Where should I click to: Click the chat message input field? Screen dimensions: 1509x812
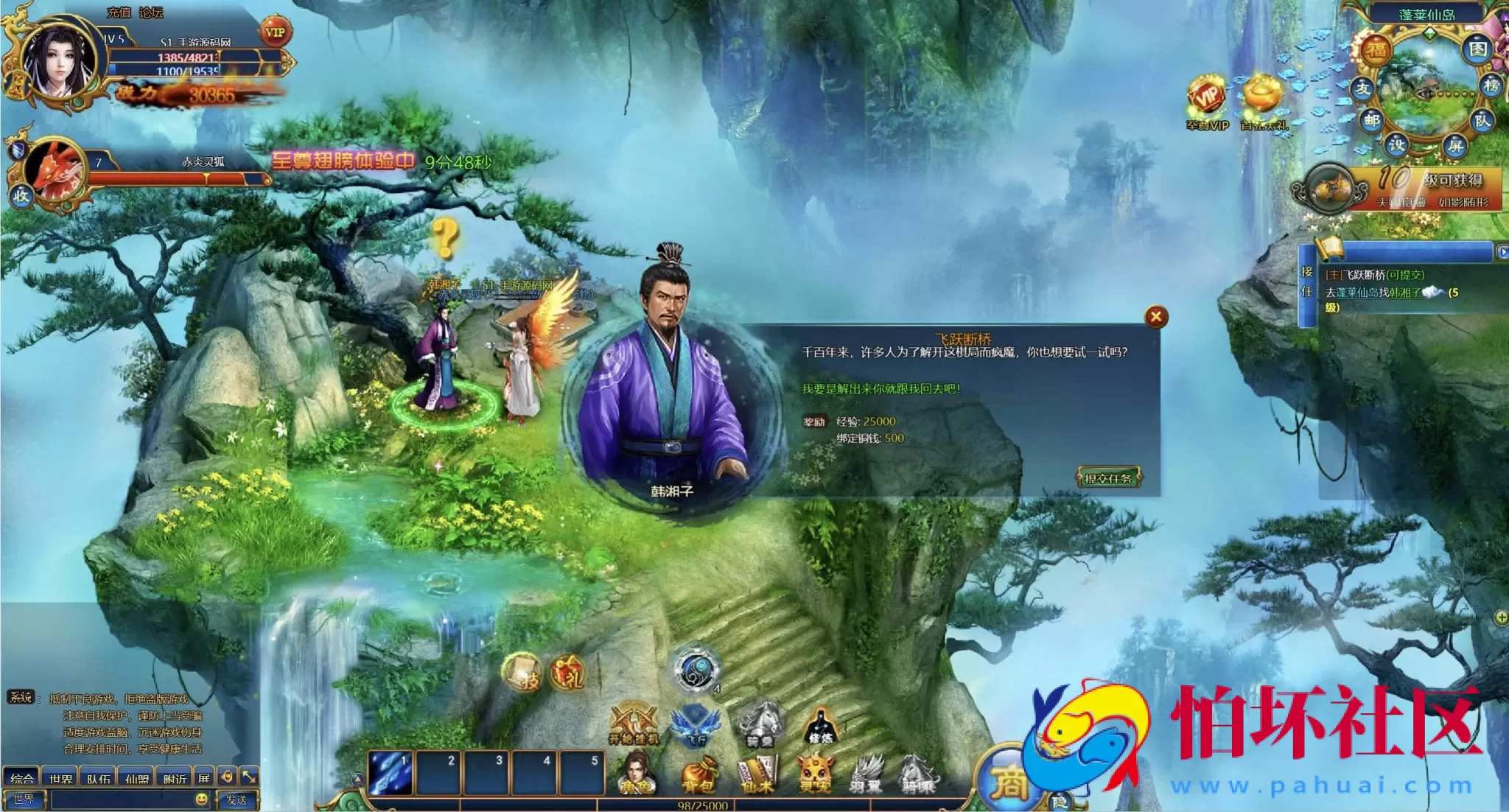point(122,799)
